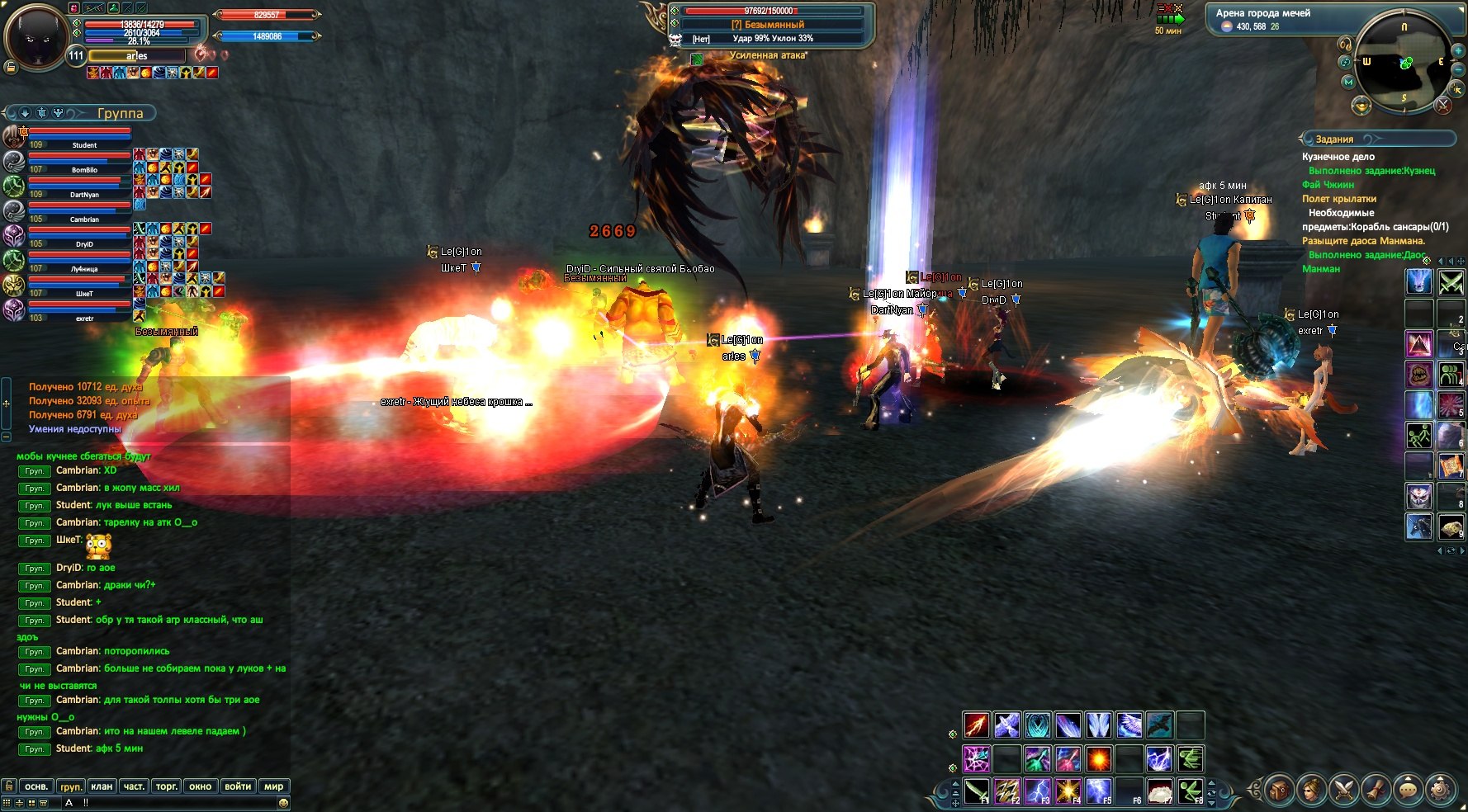Viewport: 1468px width, 812px height.
Task: Cast the F3 purple lightning skill
Action: [x=1038, y=791]
